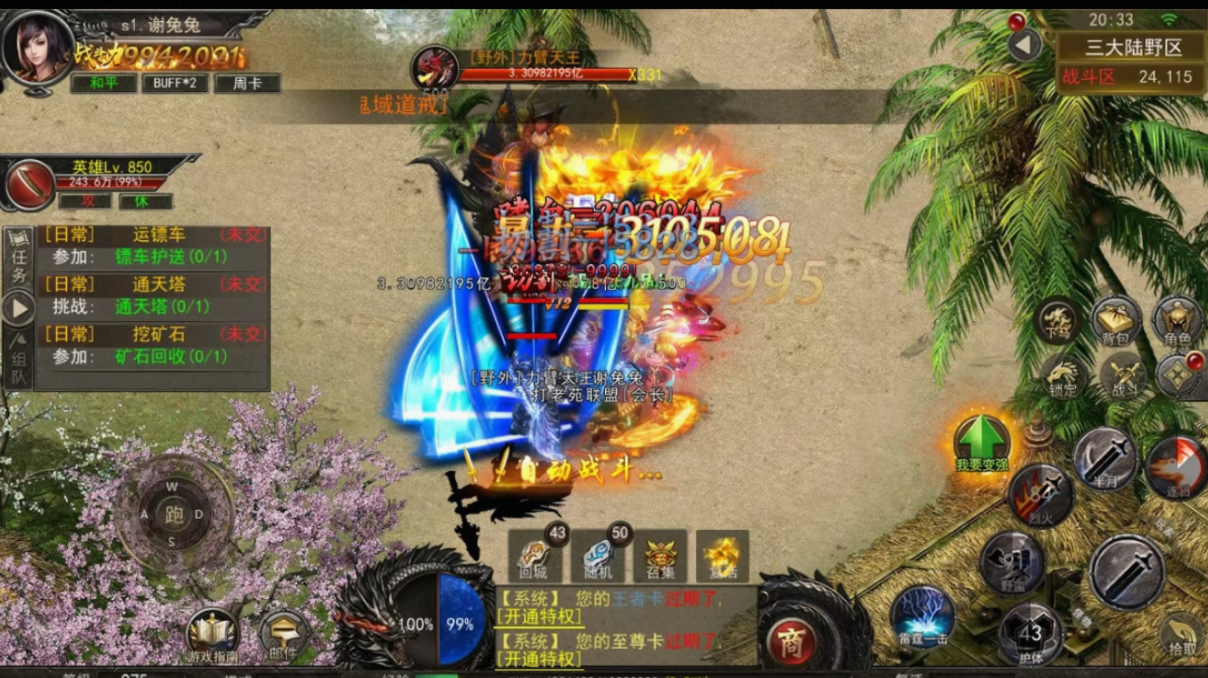The image size is (1208, 678).
Task: Tap the 我要变强 green arrow icon
Action: 982,441
